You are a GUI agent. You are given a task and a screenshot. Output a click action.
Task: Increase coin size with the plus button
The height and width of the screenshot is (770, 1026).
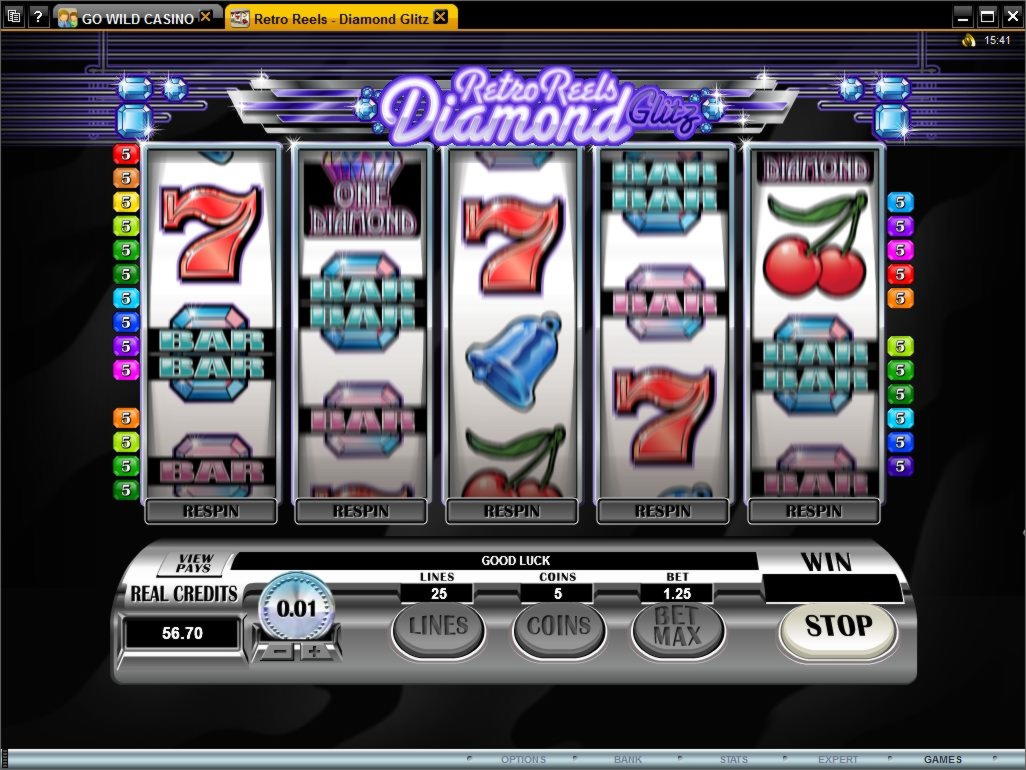[315, 652]
